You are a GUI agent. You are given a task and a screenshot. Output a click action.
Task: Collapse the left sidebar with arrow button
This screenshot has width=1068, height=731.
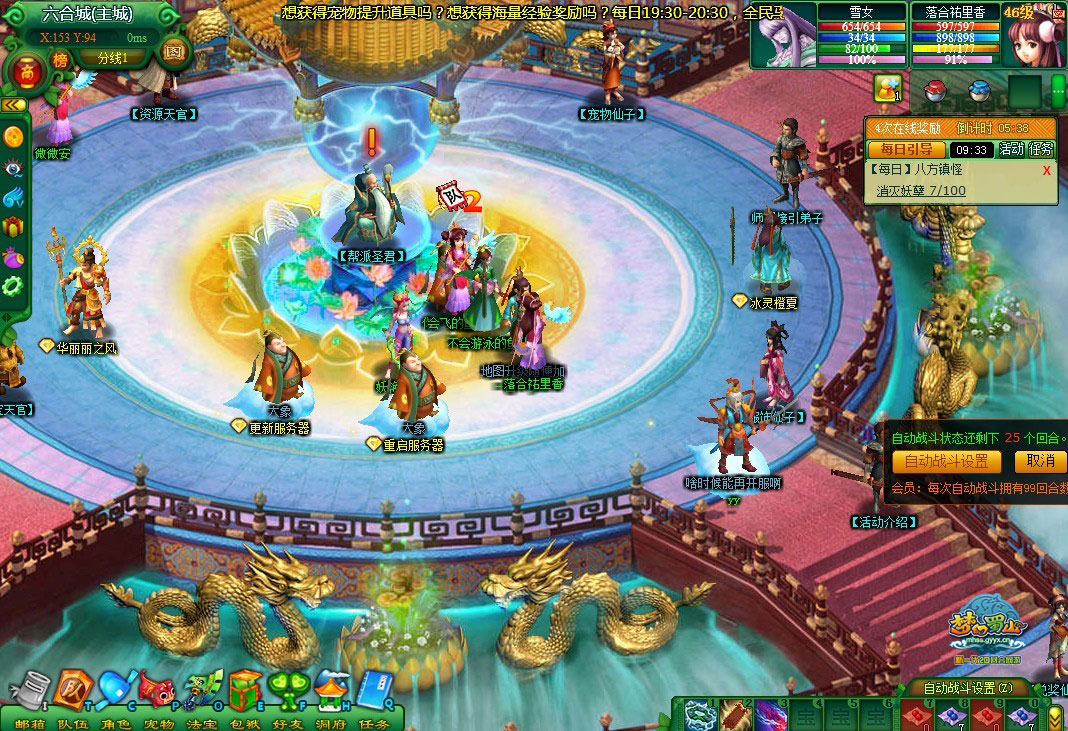coord(13,105)
